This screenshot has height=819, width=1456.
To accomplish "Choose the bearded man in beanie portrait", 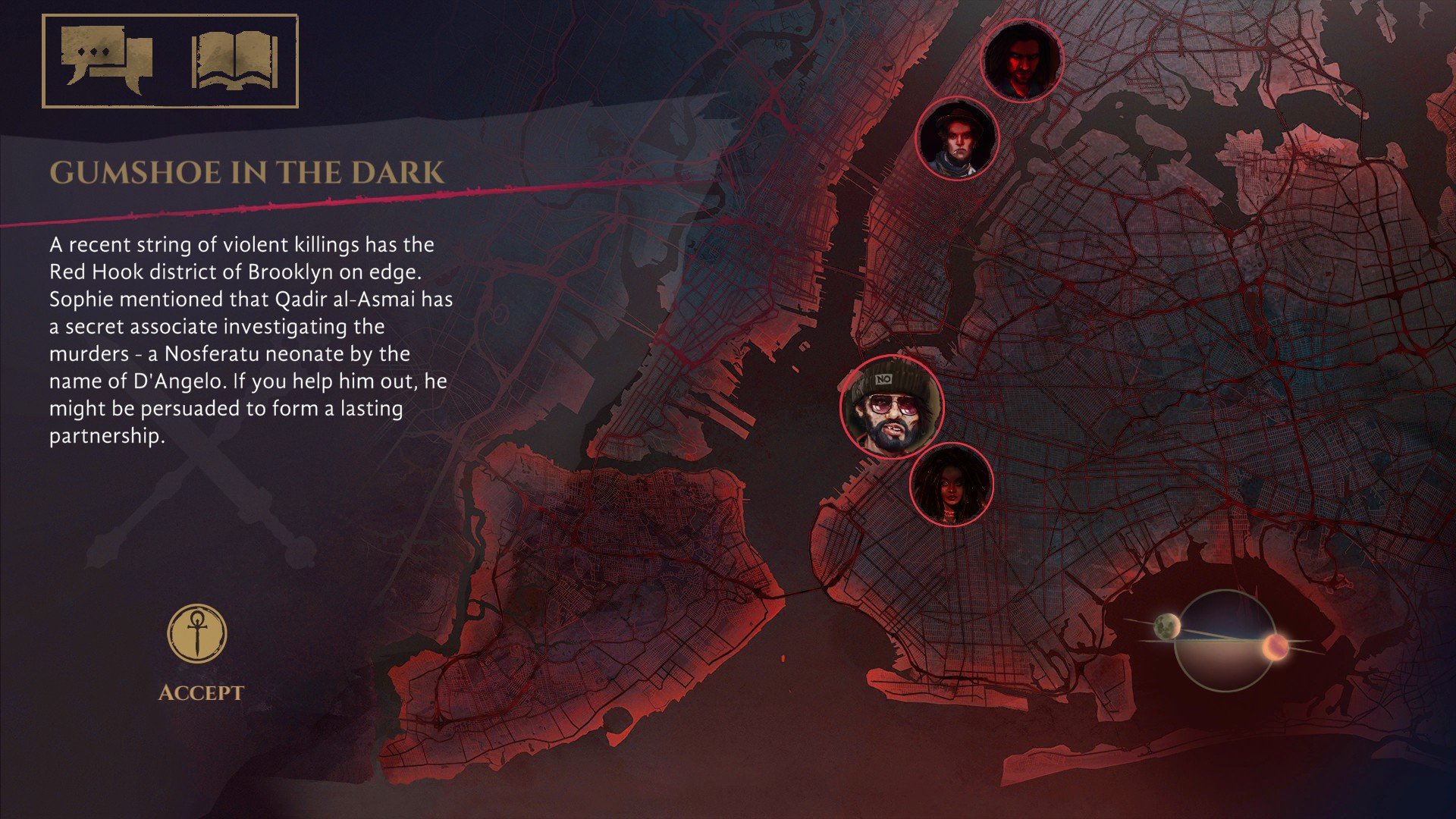I will 892,406.
